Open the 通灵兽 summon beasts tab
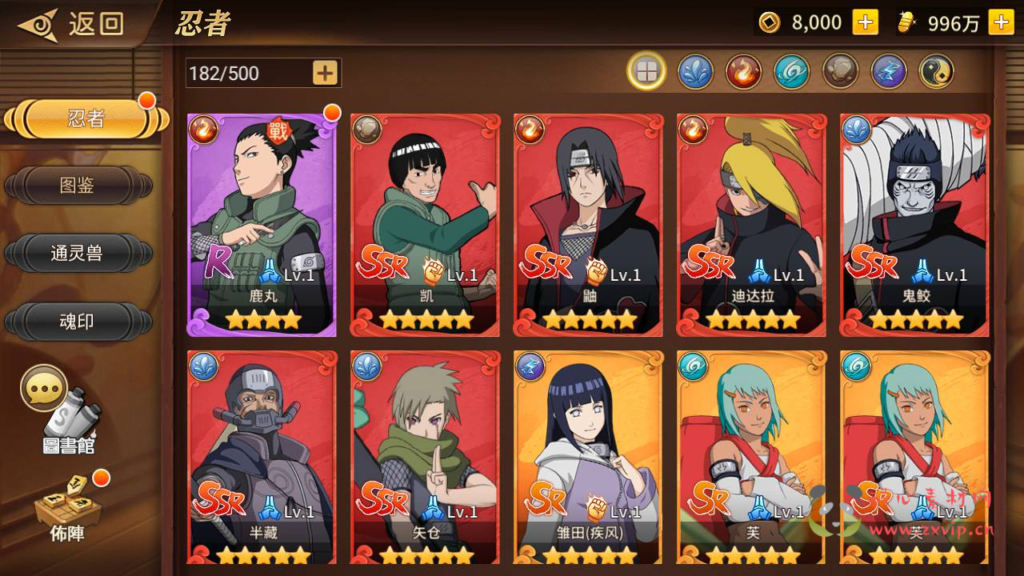 [78, 252]
